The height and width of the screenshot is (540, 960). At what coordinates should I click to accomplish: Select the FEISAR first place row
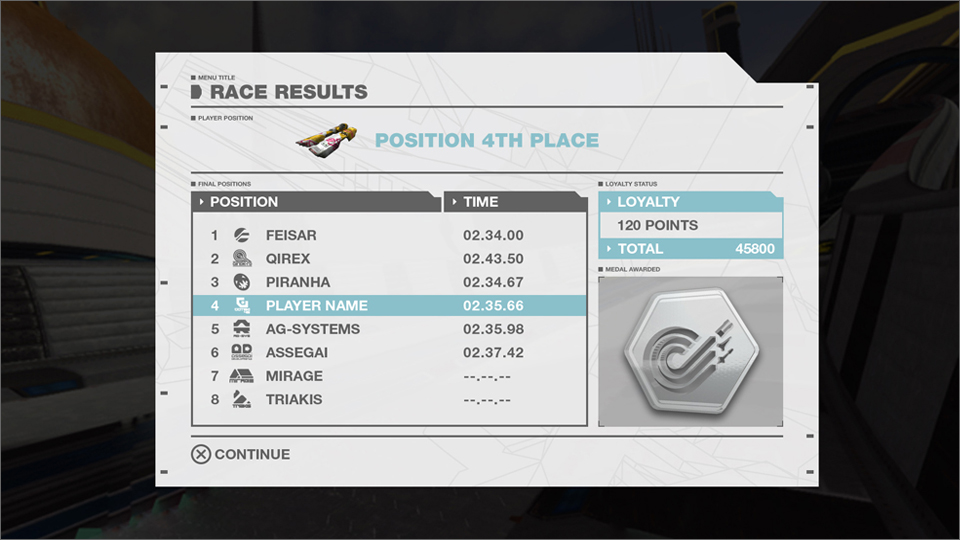tap(389, 236)
